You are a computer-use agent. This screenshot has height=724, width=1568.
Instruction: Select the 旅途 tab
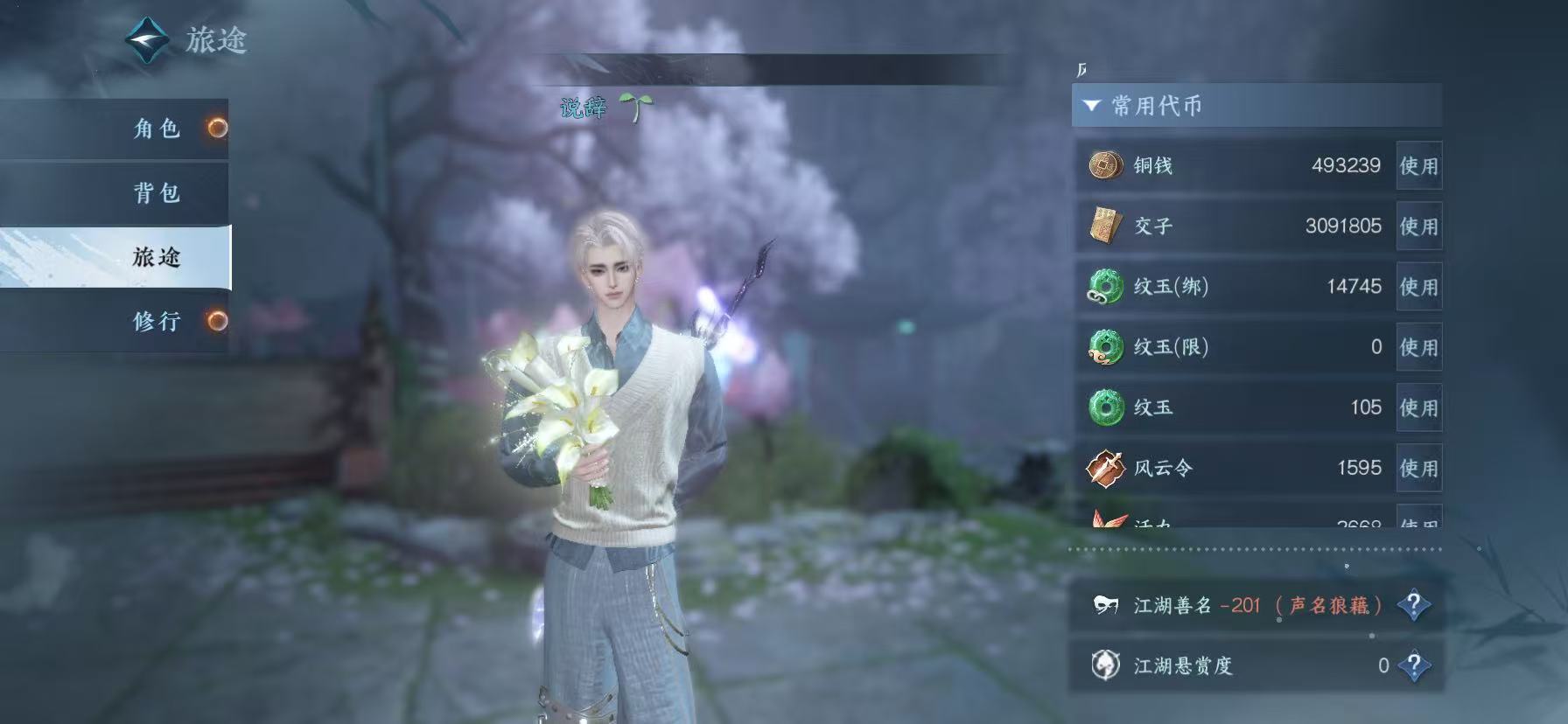click(x=156, y=257)
